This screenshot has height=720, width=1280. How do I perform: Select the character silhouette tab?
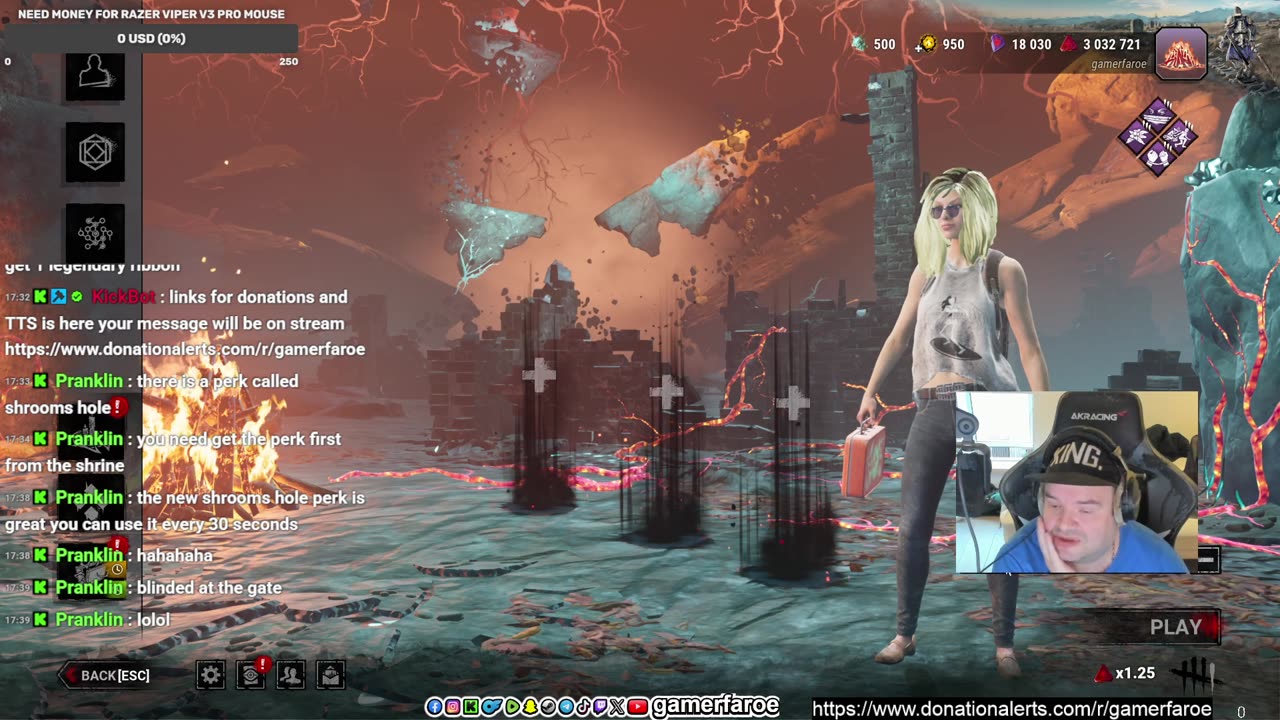(x=95, y=74)
